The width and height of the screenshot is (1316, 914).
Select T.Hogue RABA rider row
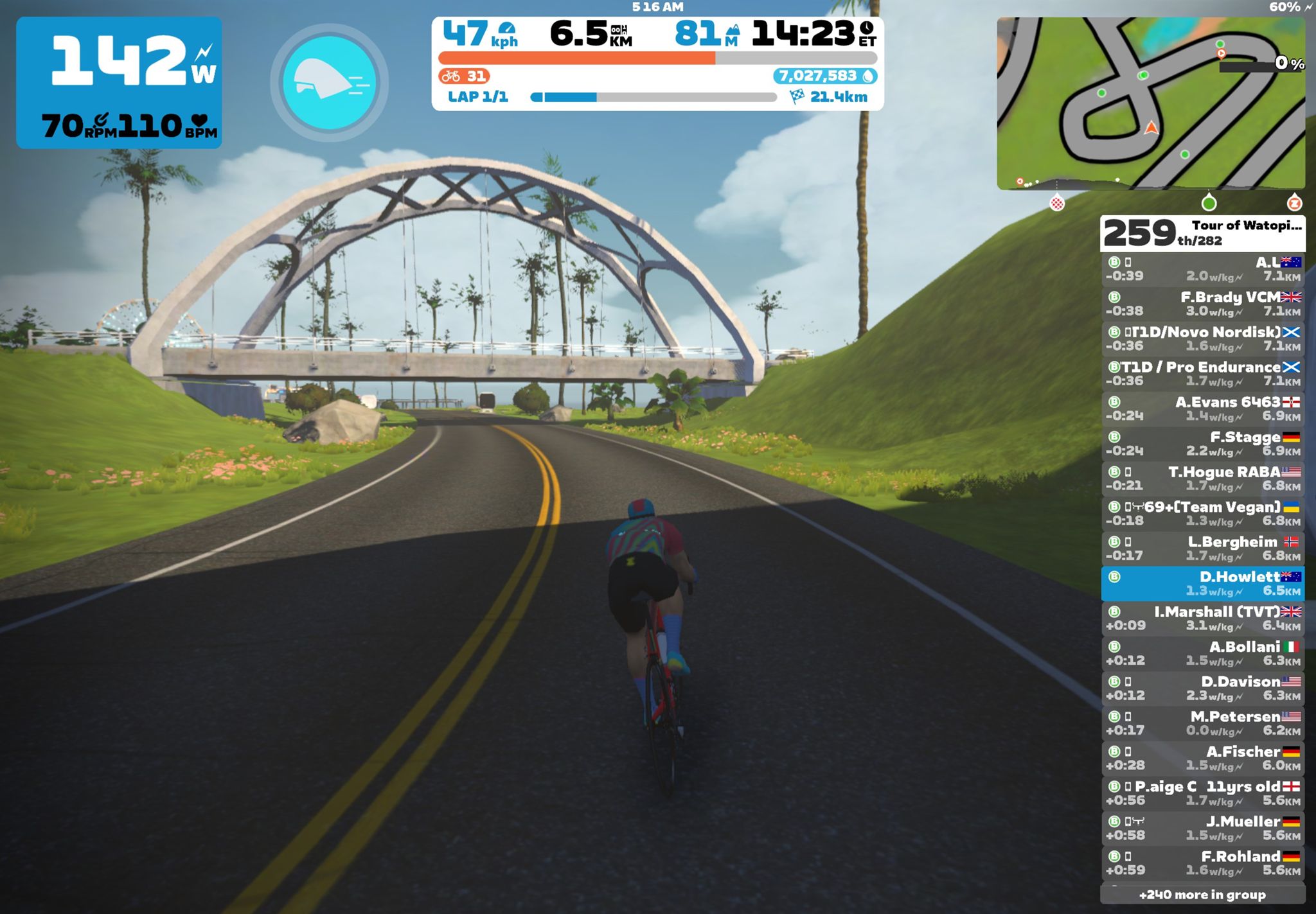coord(1202,479)
